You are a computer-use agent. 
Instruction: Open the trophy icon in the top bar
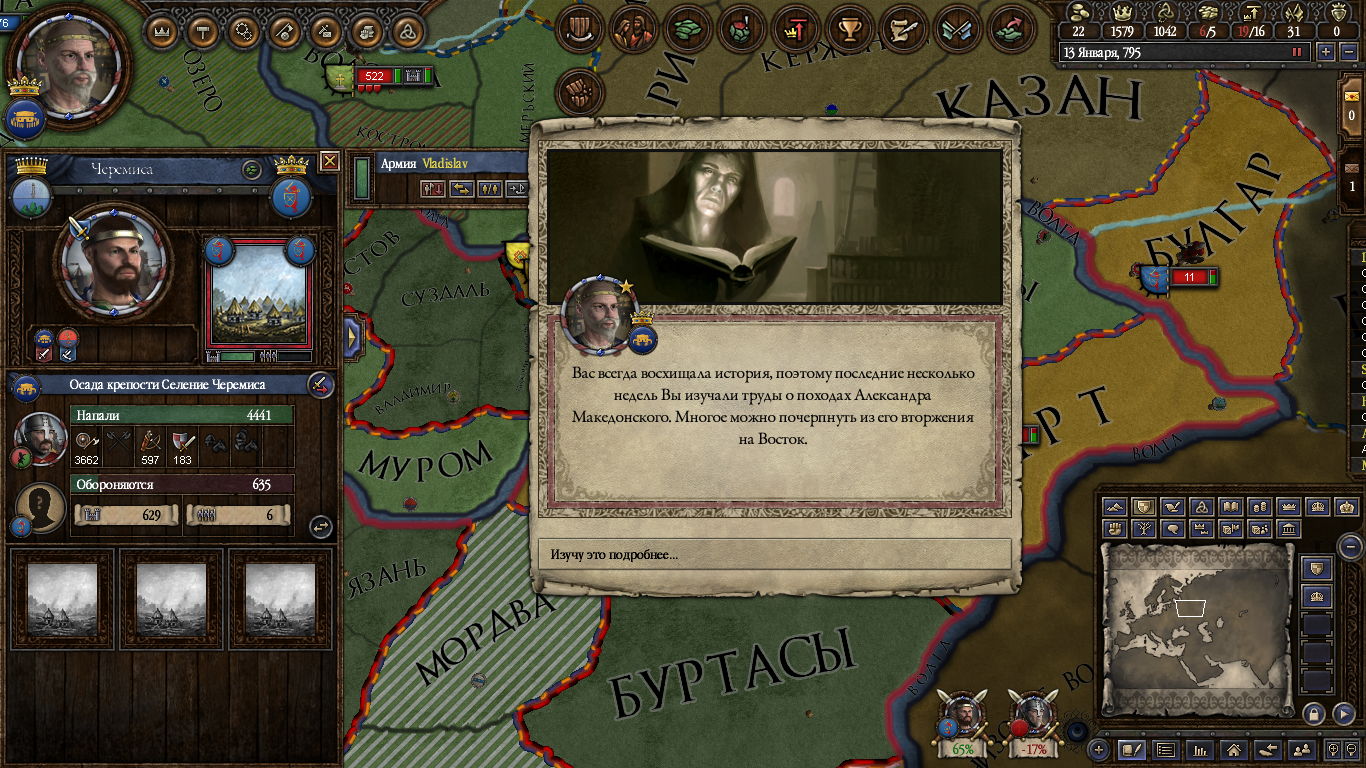tap(850, 29)
